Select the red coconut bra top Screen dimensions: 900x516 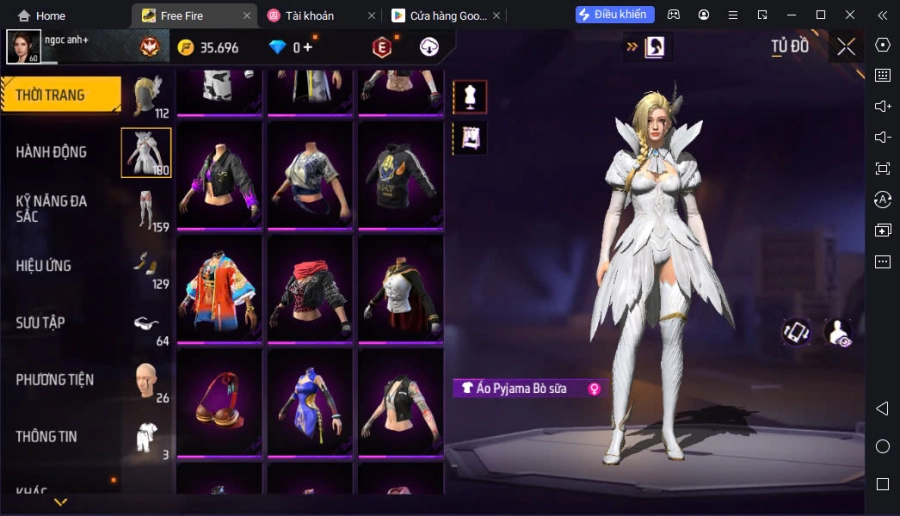219,403
